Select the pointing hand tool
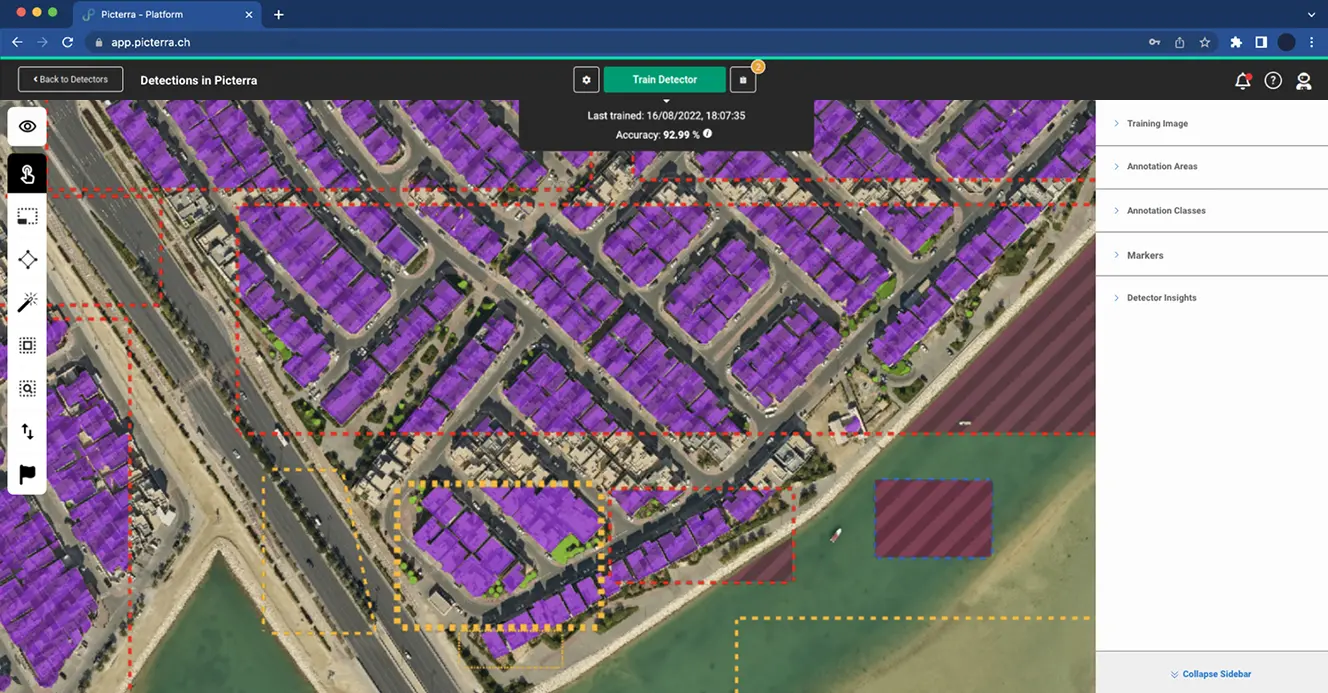 27,175
